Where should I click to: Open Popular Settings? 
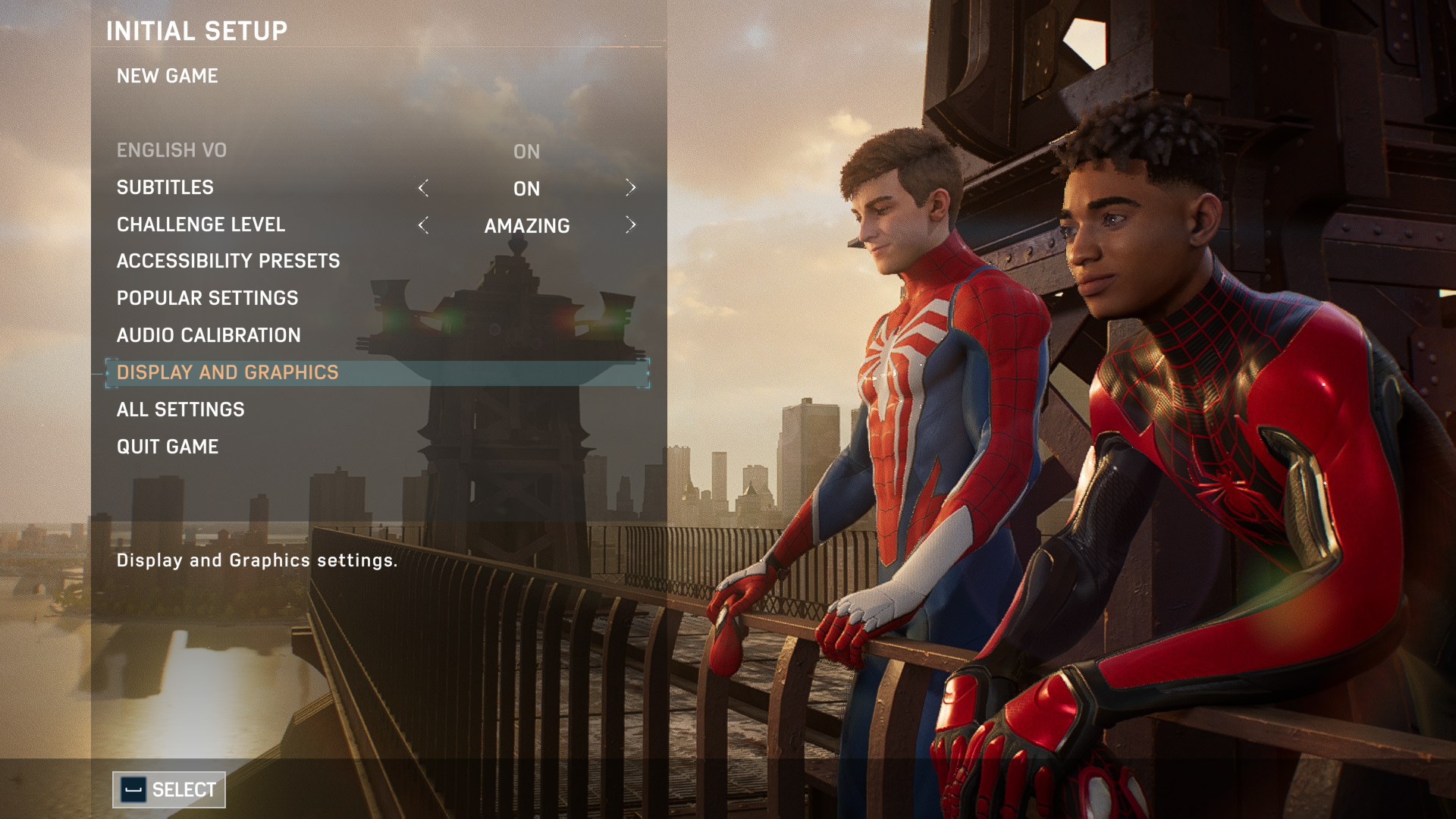207,298
